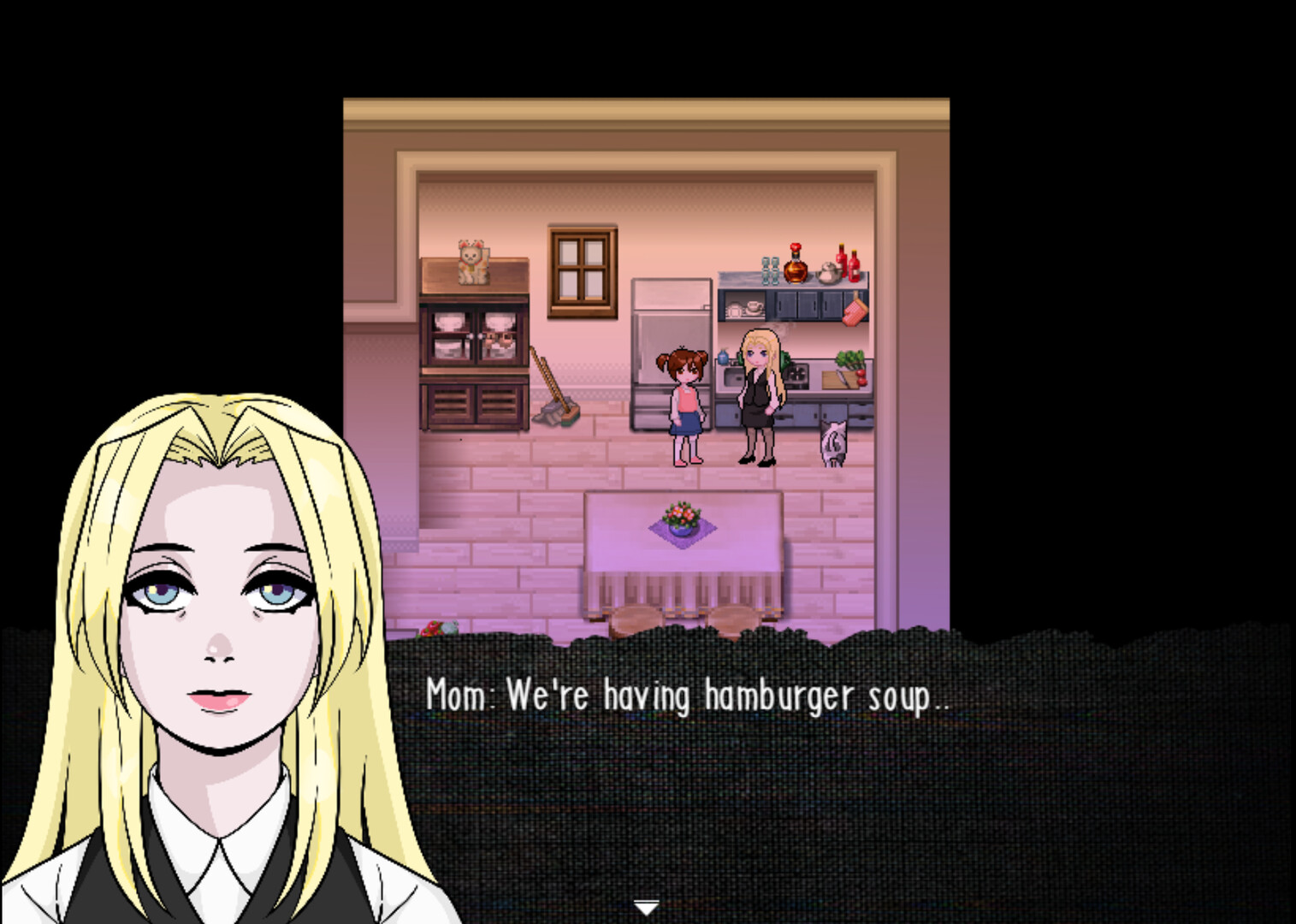
Task: Click the flower vase on the tablecloth
Action: point(682,518)
